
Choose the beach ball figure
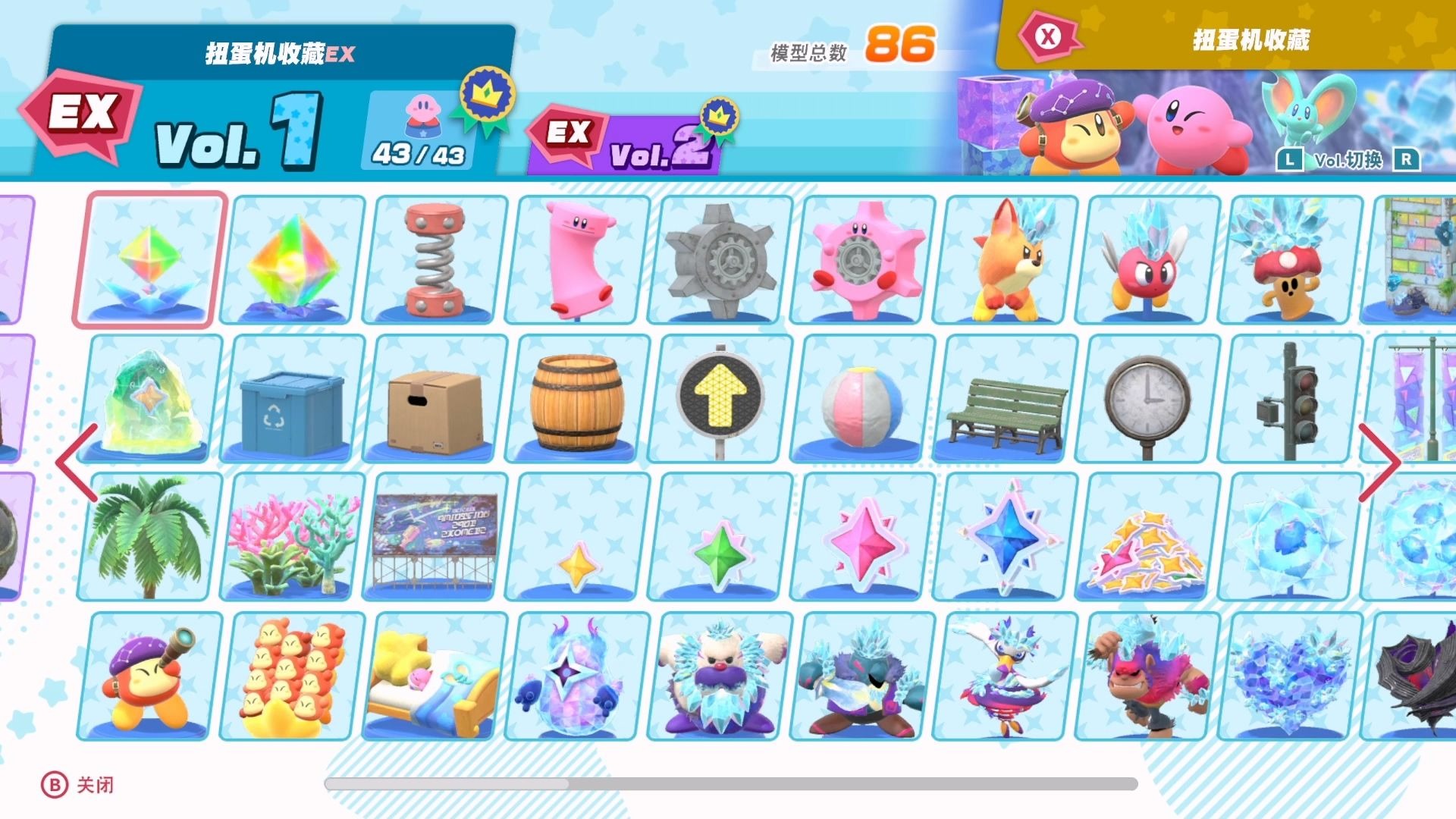[863, 403]
